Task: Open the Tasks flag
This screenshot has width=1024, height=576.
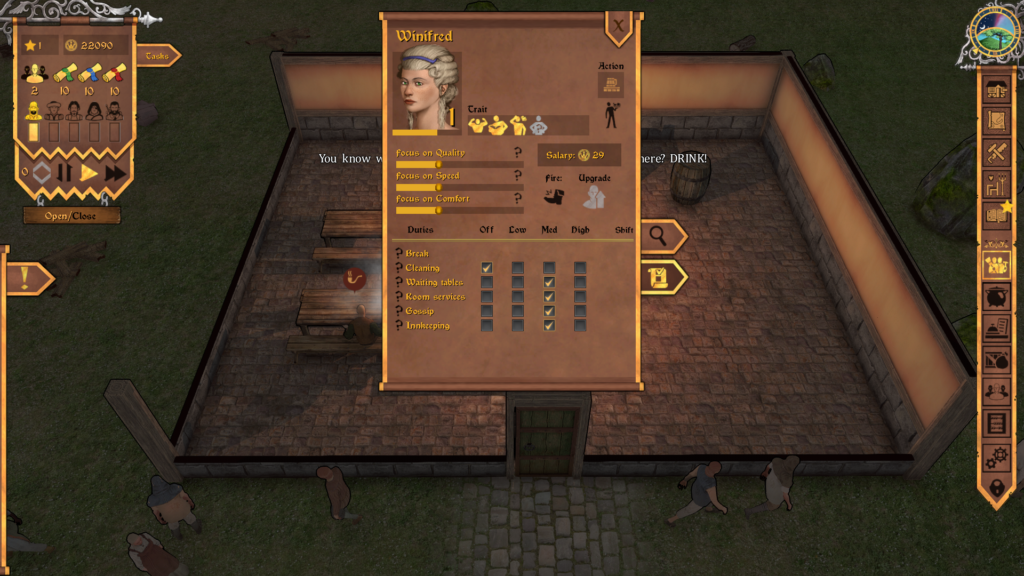Action: (157, 56)
